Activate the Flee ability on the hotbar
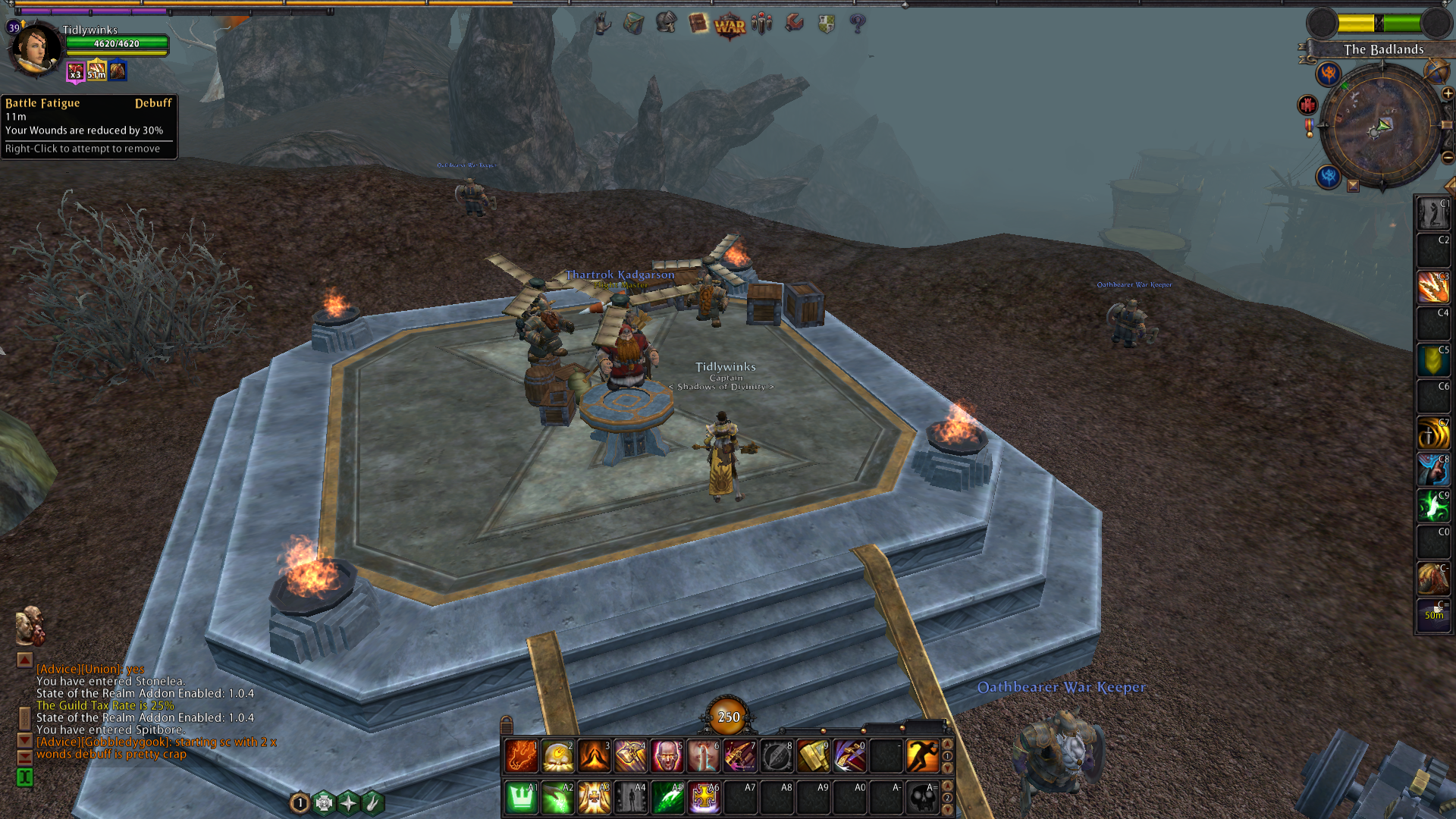Viewport: 1456px width, 819px height. (922, 755)
